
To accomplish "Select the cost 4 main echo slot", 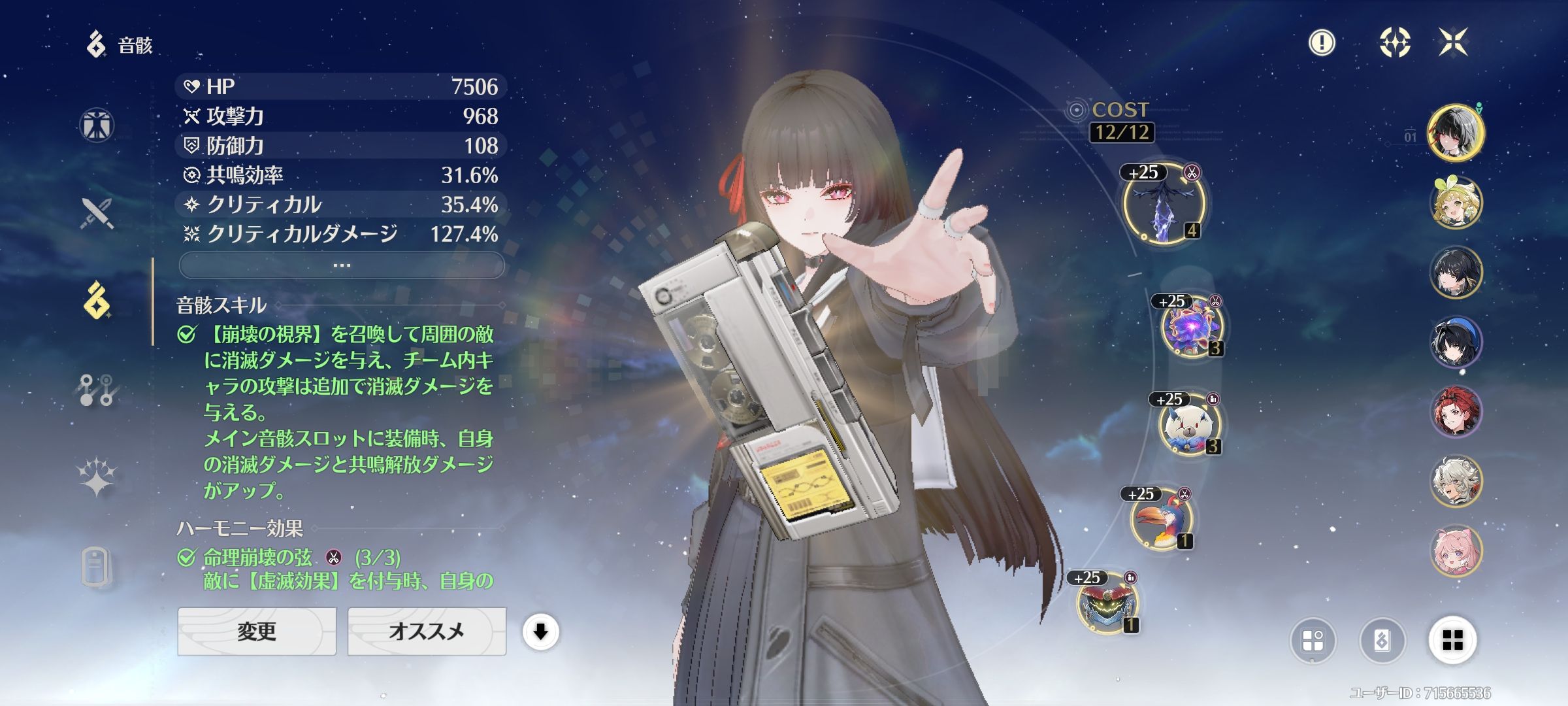I will pos(1164,204).
